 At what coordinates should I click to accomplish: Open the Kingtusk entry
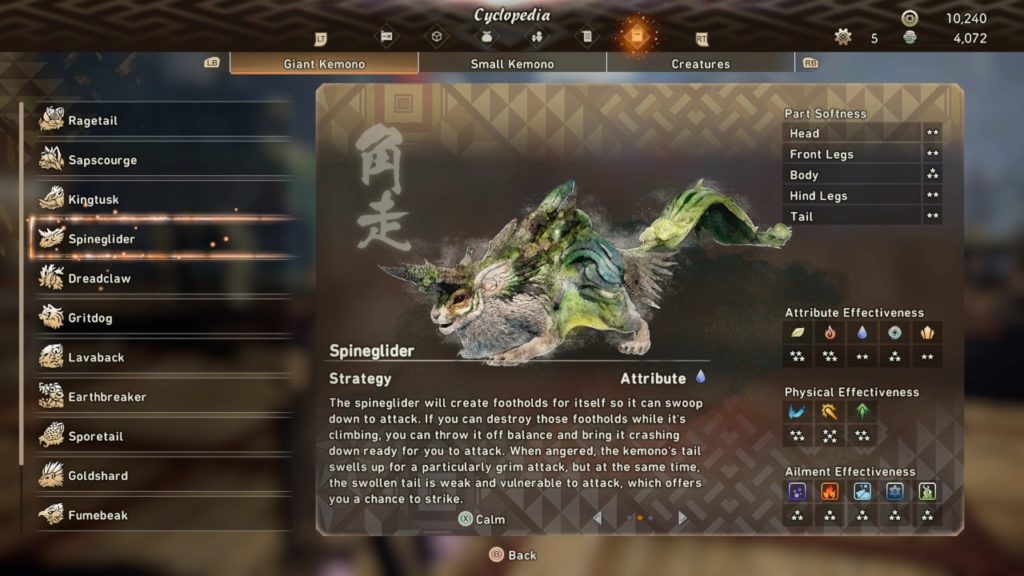pos(160,200)
